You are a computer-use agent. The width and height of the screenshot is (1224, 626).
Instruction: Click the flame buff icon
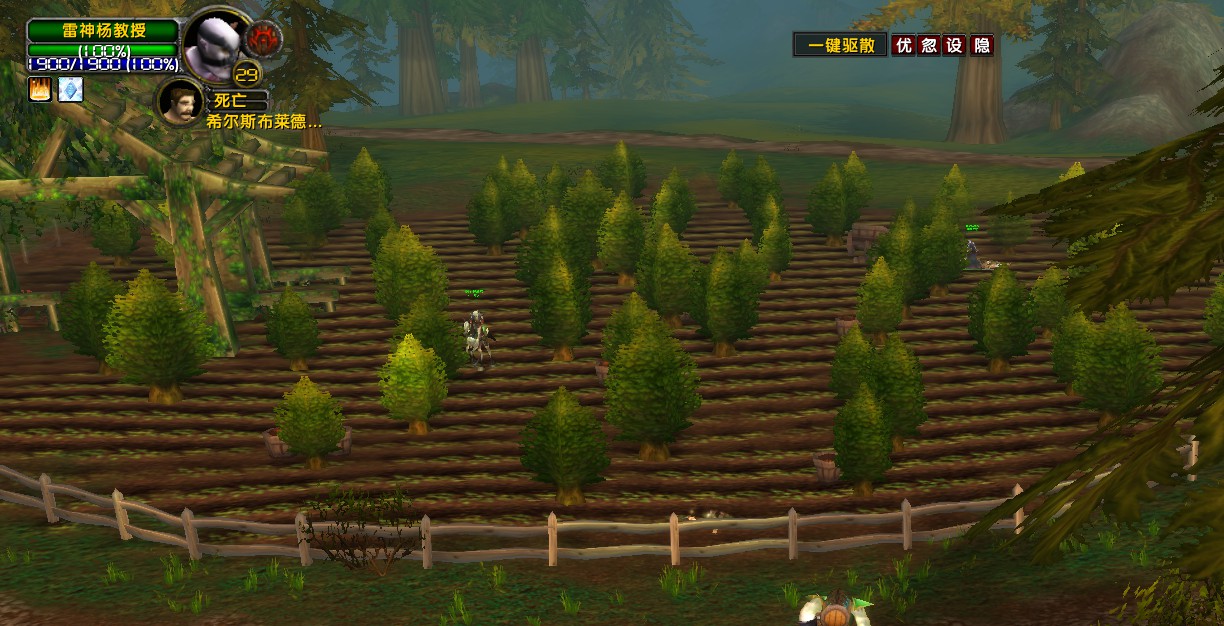pos(39,90)
